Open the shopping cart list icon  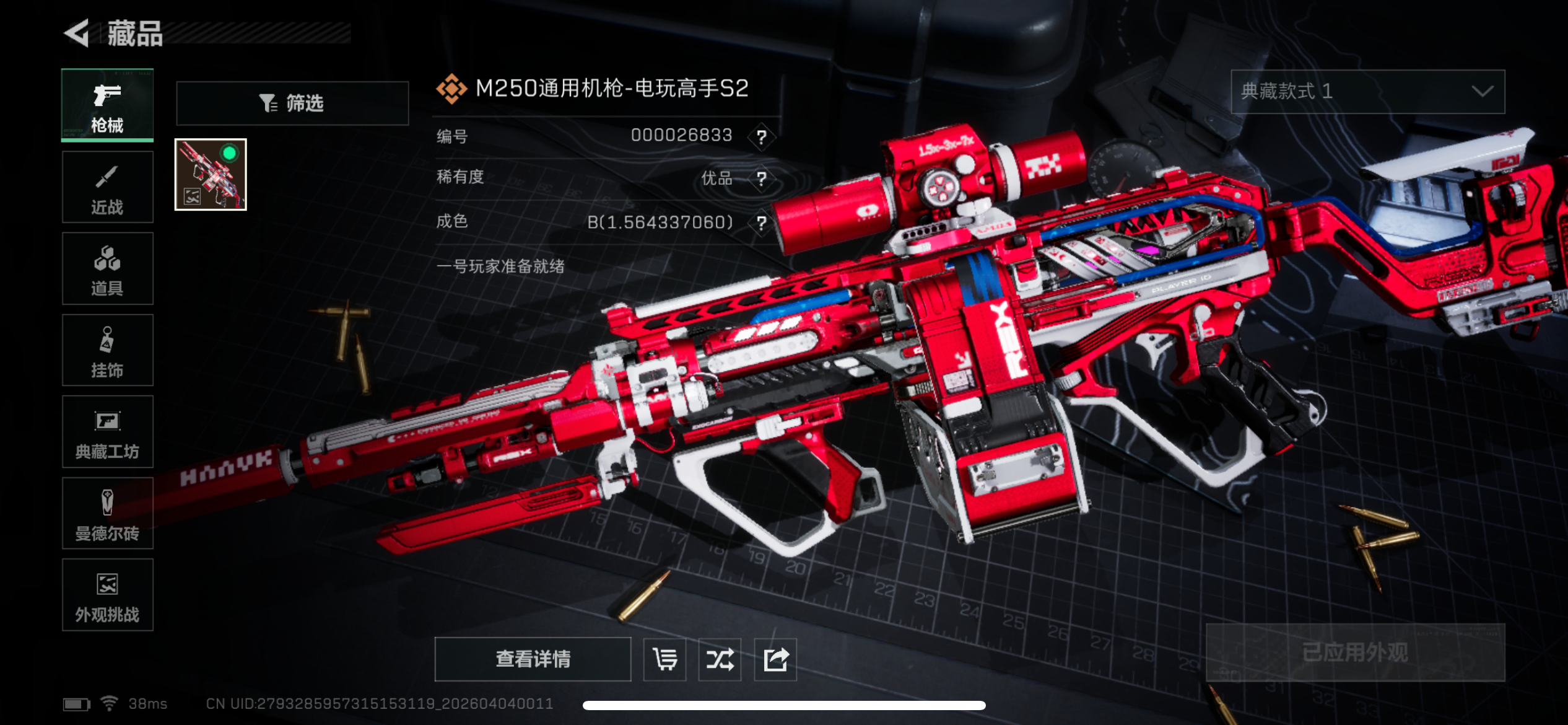[664, 659]
